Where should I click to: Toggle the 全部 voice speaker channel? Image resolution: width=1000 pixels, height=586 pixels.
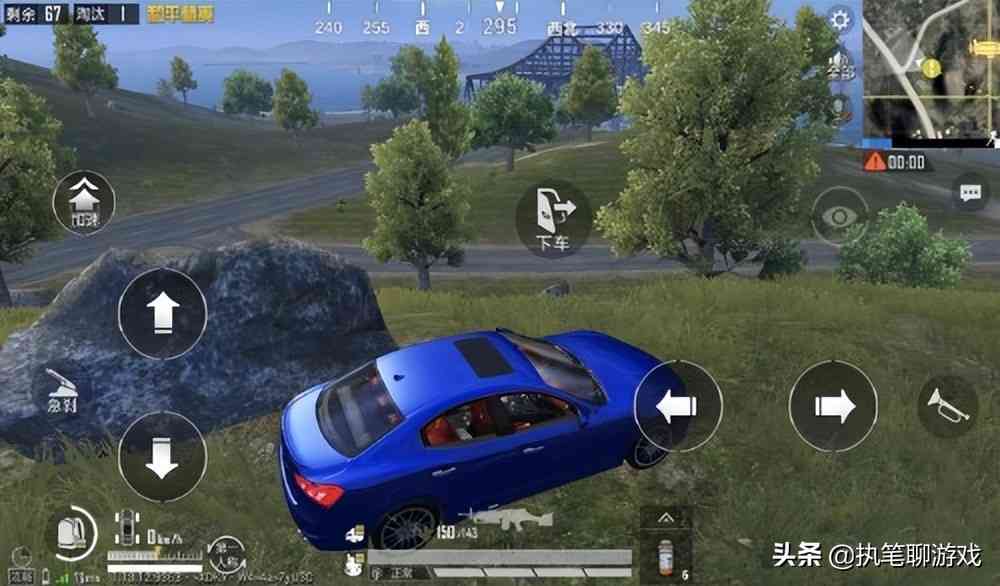point(839,64)
